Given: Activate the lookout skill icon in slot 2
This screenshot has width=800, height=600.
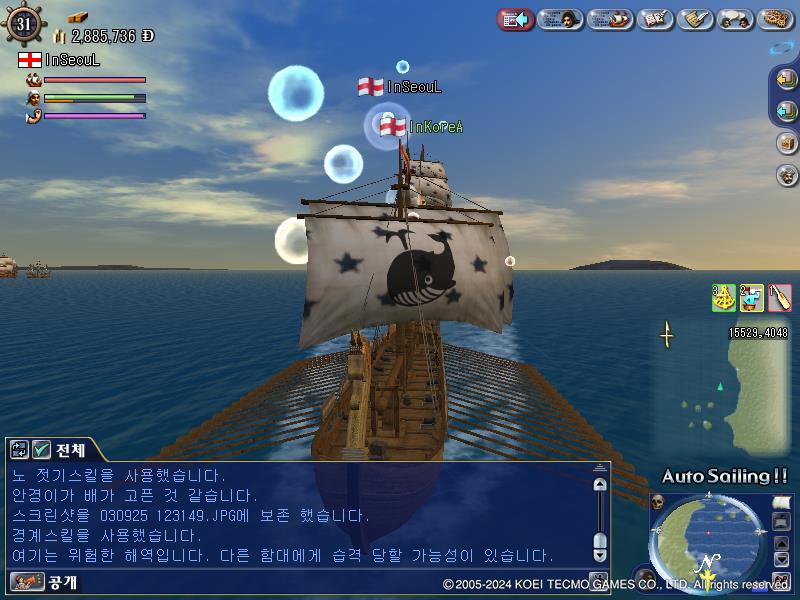Looking at the screenshot, I should click(x=751, y=297).
